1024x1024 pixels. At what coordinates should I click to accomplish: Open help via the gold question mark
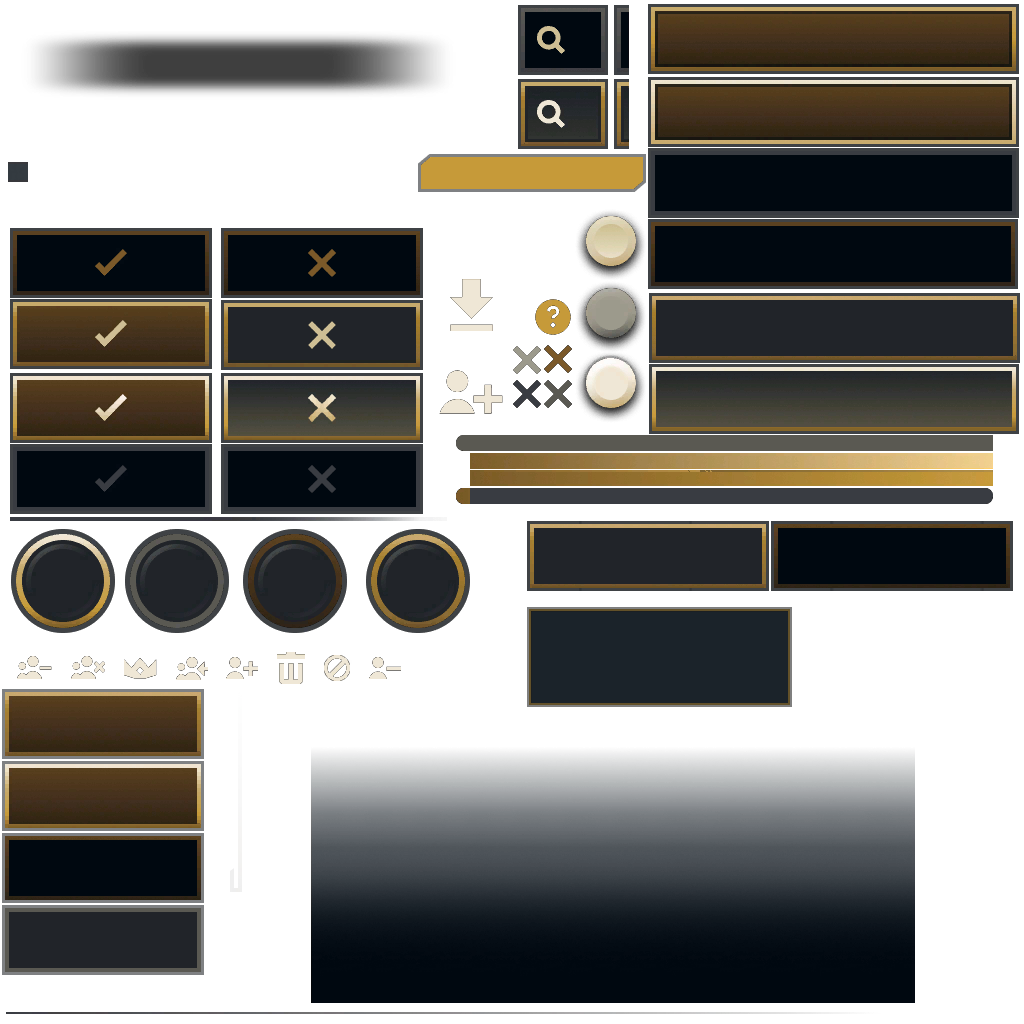(553, 317)
